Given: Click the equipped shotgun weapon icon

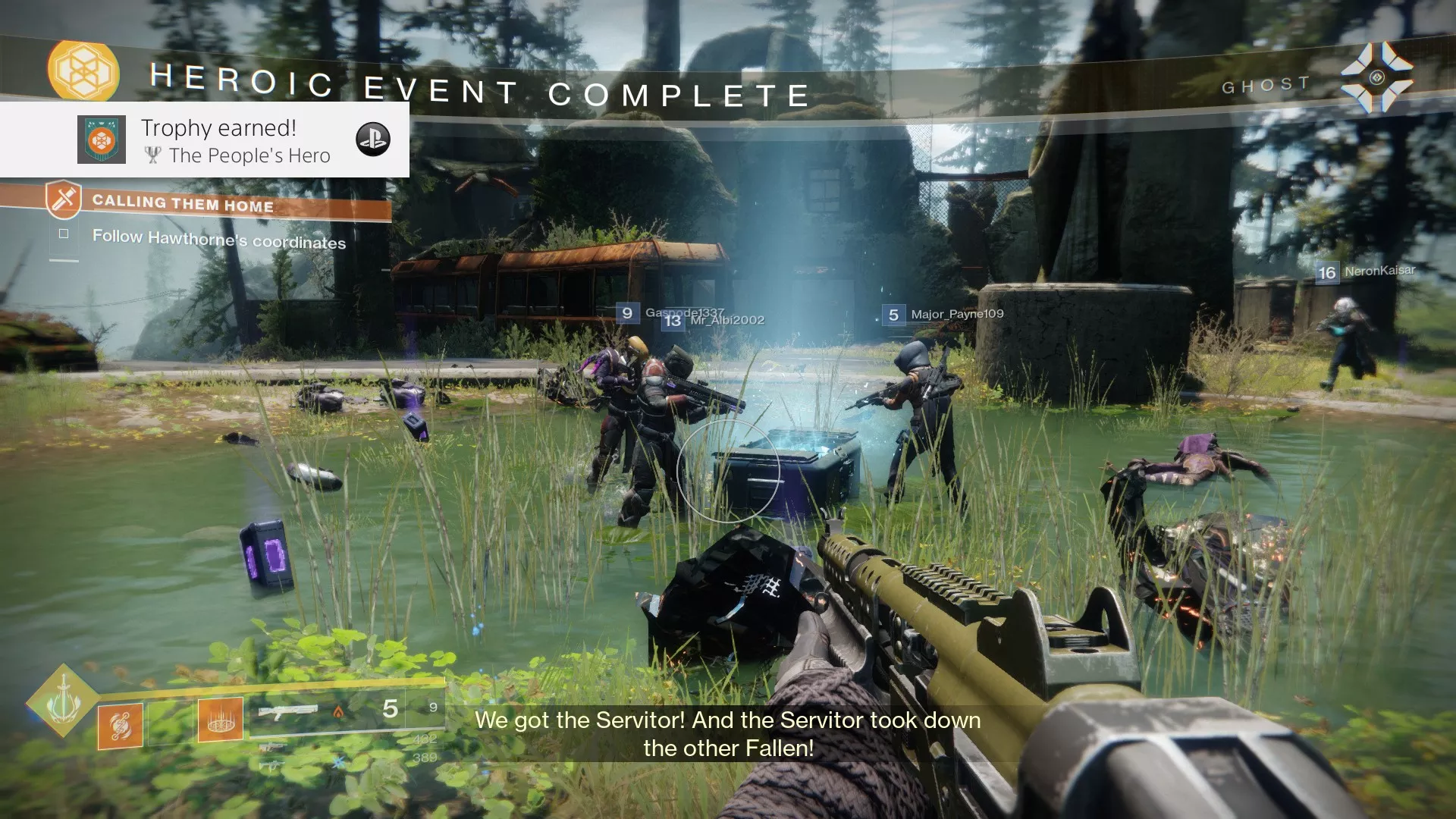Looking at the screenshot, I should click(x=290, y=710).
